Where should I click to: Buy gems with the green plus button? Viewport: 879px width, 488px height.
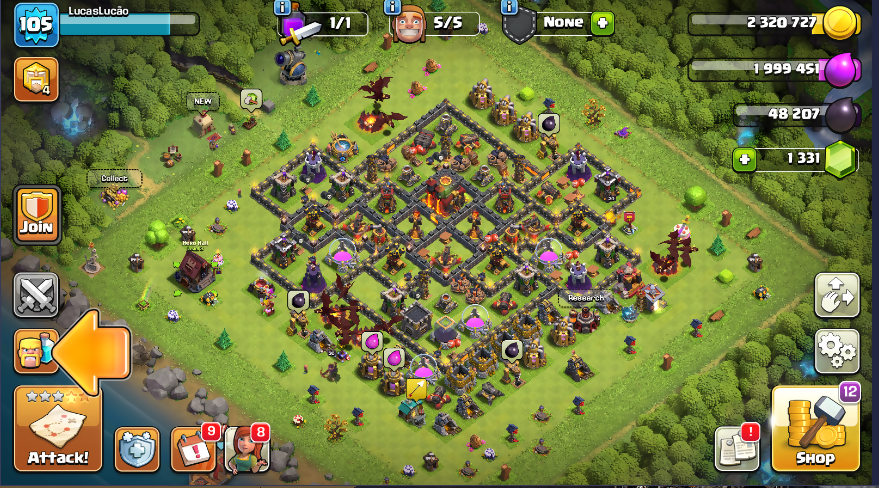point(744,159)
